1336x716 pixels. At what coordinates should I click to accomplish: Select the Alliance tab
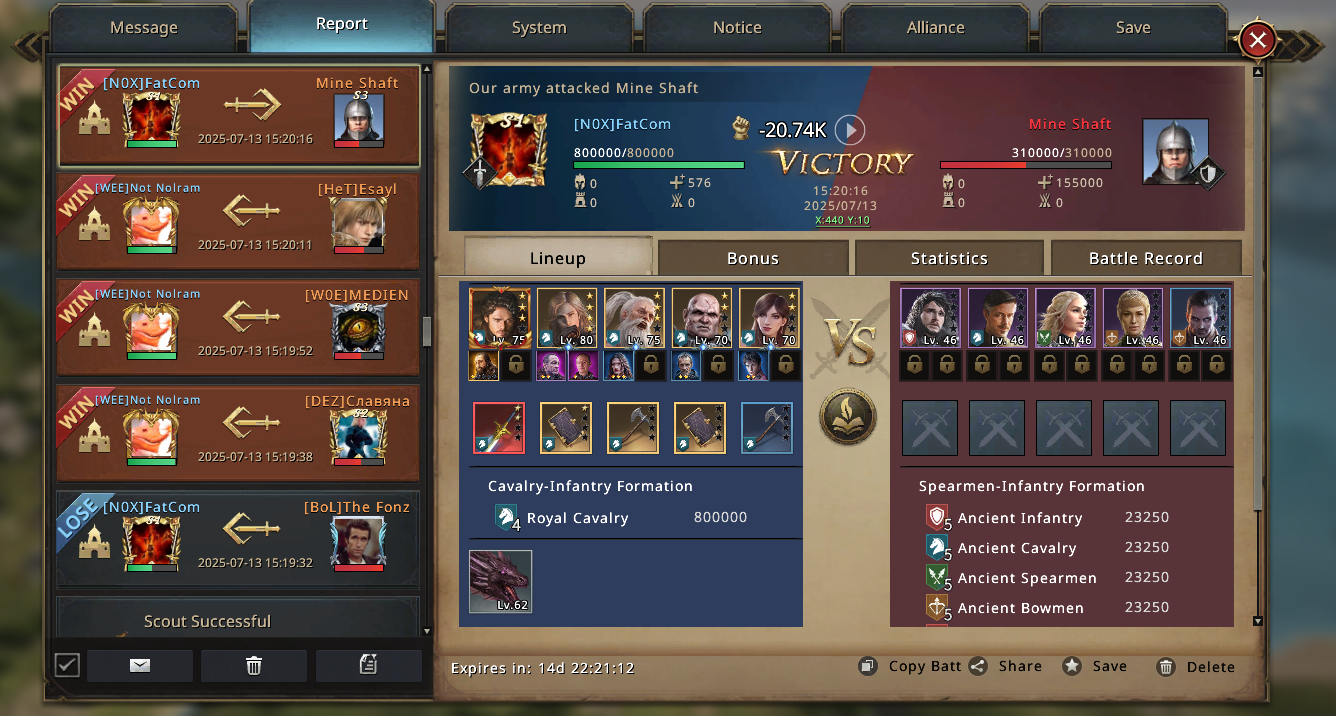tap(935, 28)
